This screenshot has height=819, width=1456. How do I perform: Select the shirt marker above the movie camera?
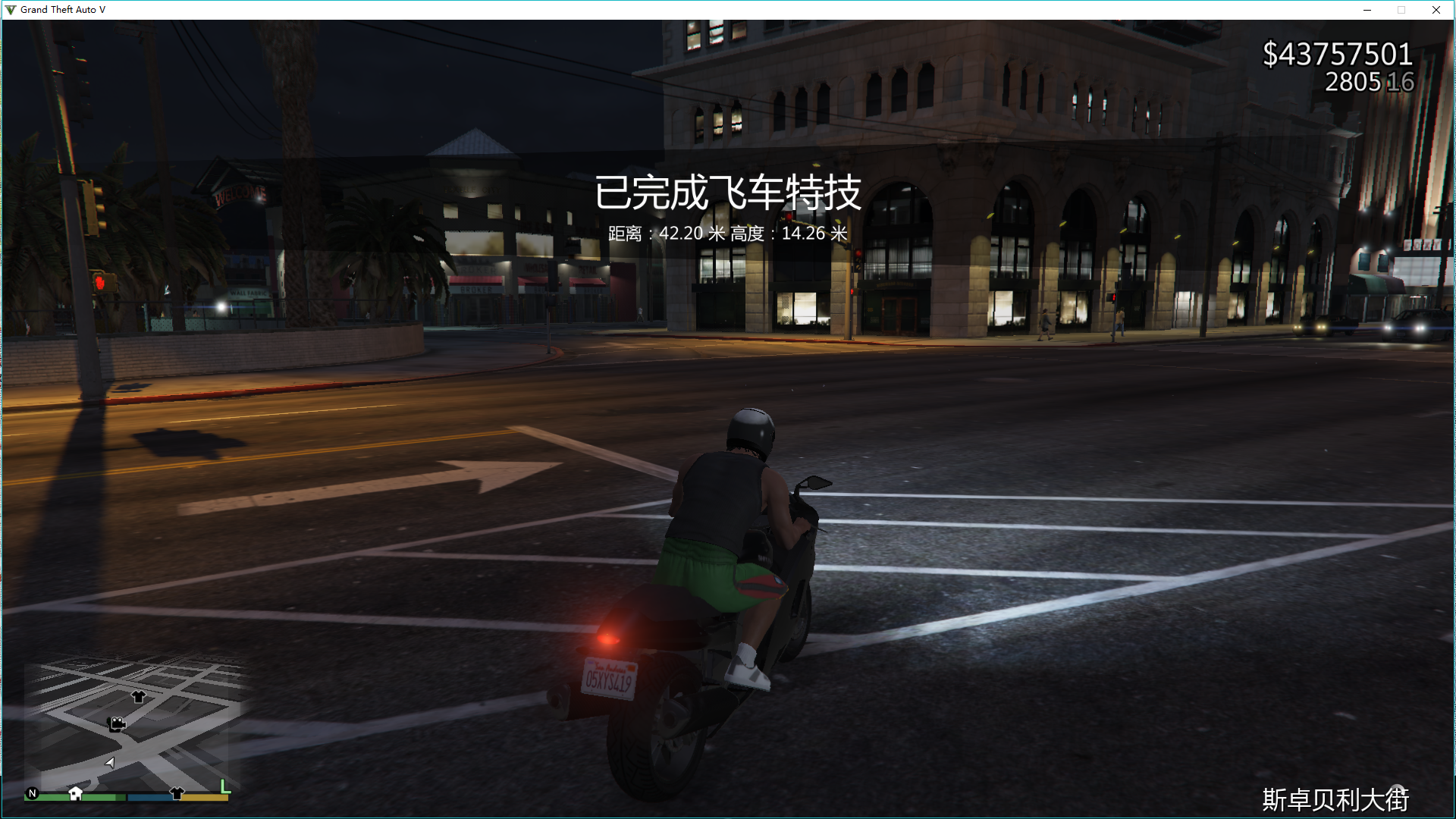tap(138, 696)
